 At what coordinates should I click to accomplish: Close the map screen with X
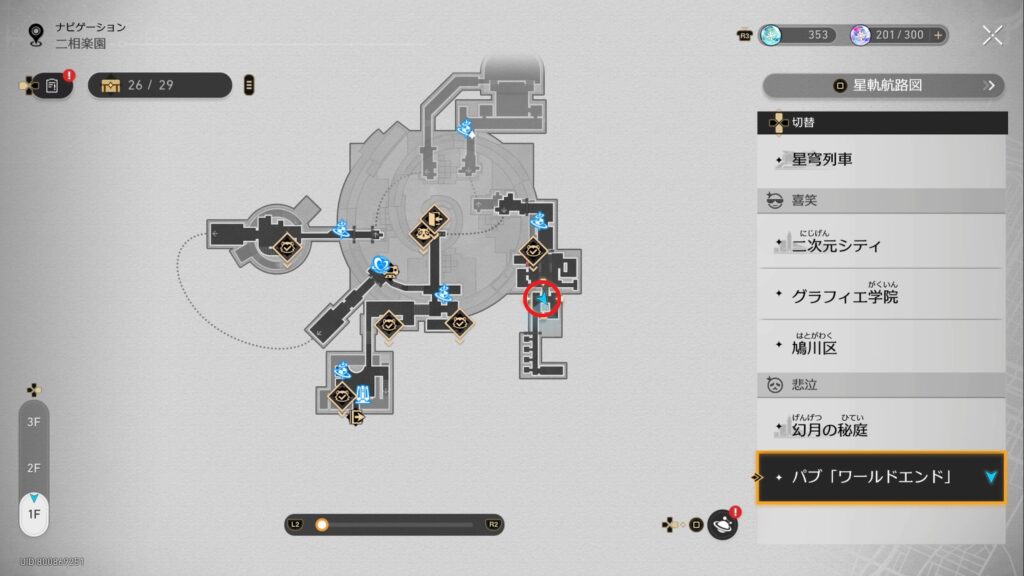click(x=992, y=35)
